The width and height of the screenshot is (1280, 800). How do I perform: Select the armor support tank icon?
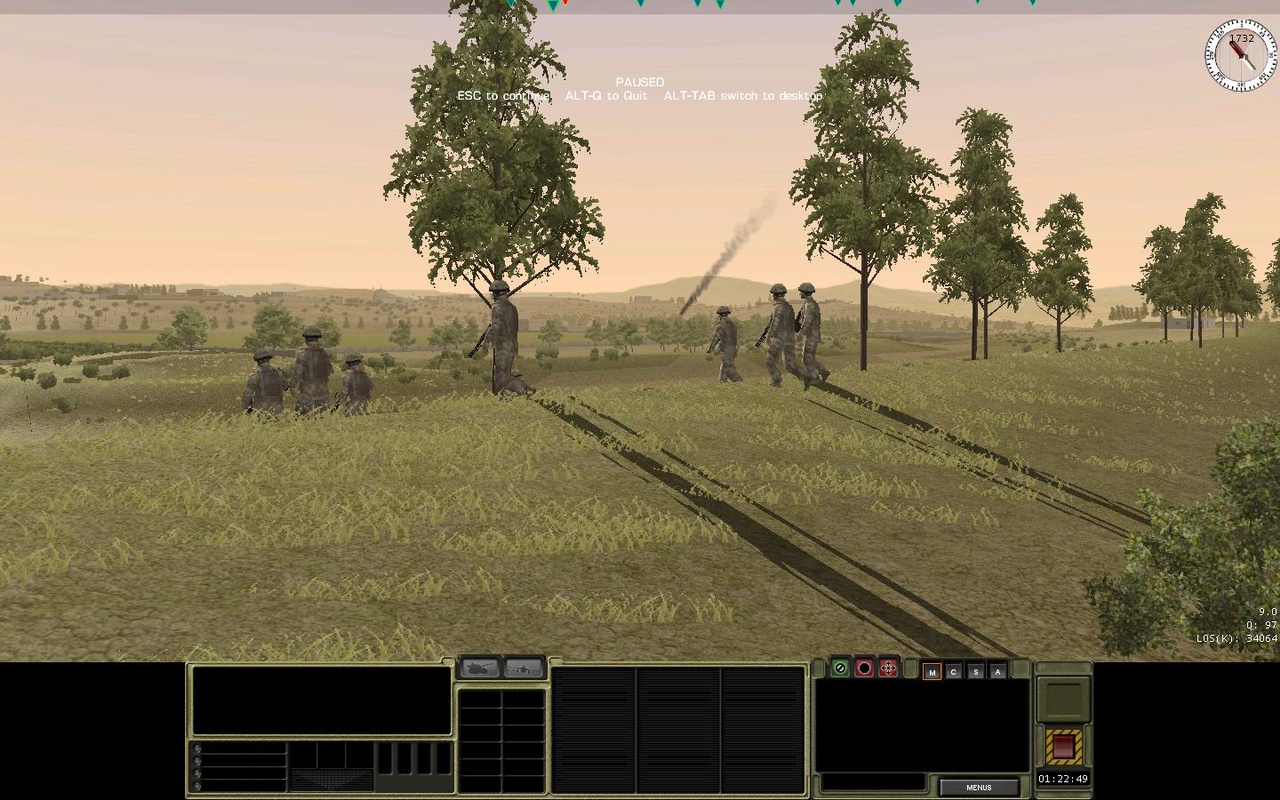480,668
